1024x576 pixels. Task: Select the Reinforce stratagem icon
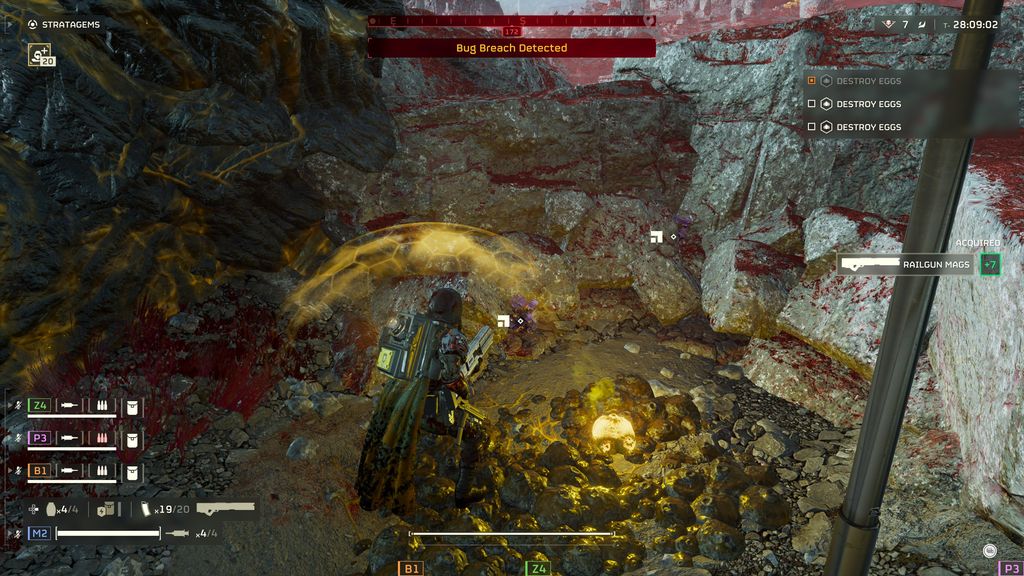(41, 56)
